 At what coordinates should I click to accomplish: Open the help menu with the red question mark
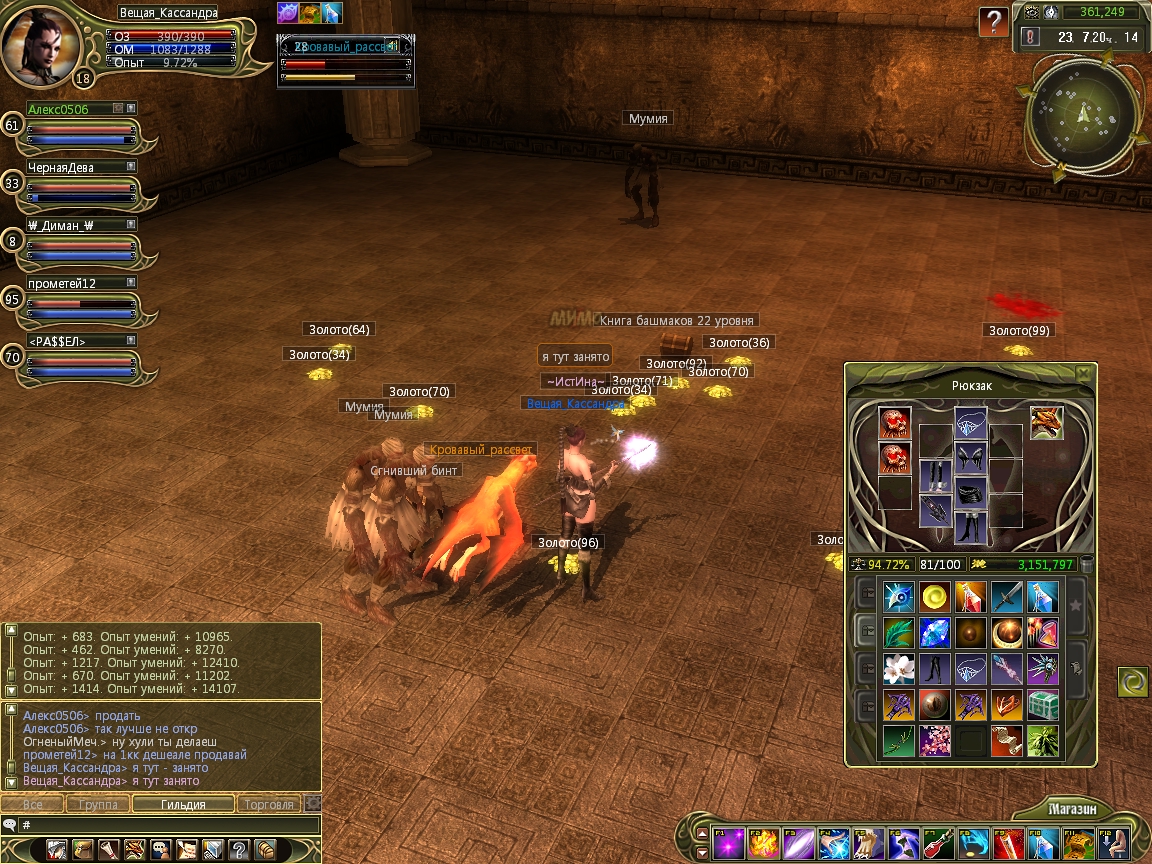993,22
